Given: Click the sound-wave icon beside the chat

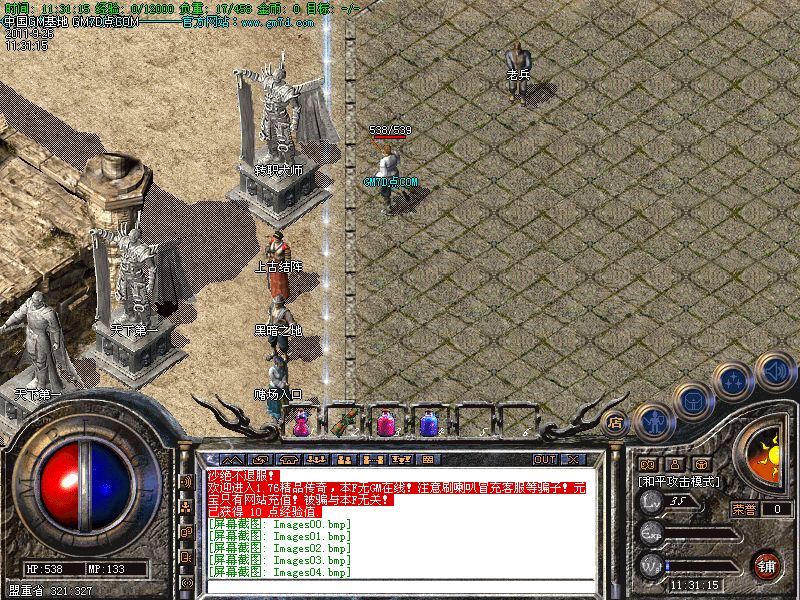Looking at the screenshot, I should (186, 482).
